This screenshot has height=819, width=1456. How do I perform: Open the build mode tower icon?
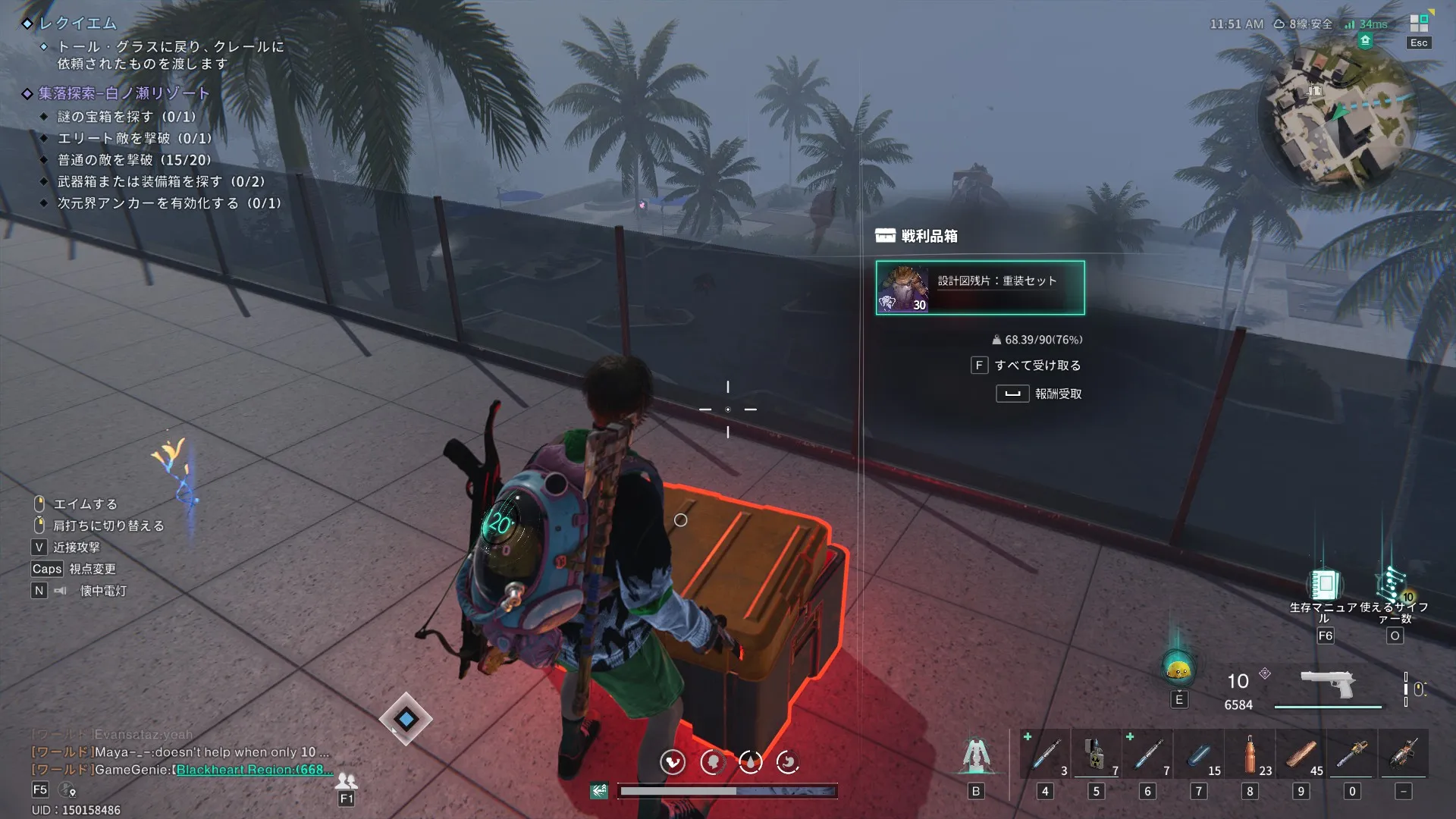[x=975, y=755]
